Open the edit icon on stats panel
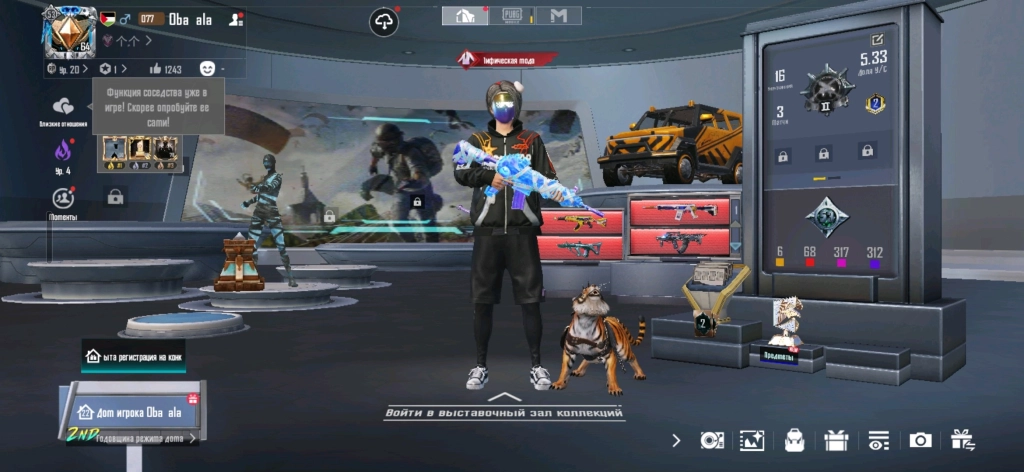Image resolution: width=1024 pixels, height=472 pixels. tap(878, 41)
